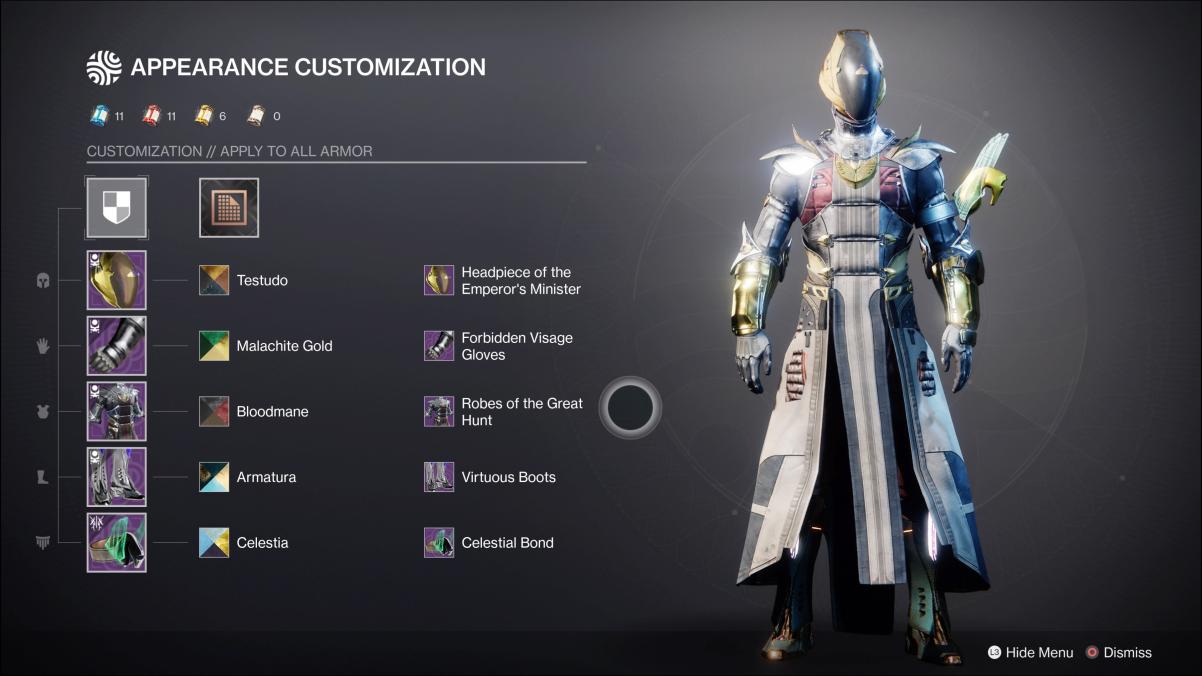Open the apply-to-all shader grid slot
The image size is (1202, 676).
[229, 208]
